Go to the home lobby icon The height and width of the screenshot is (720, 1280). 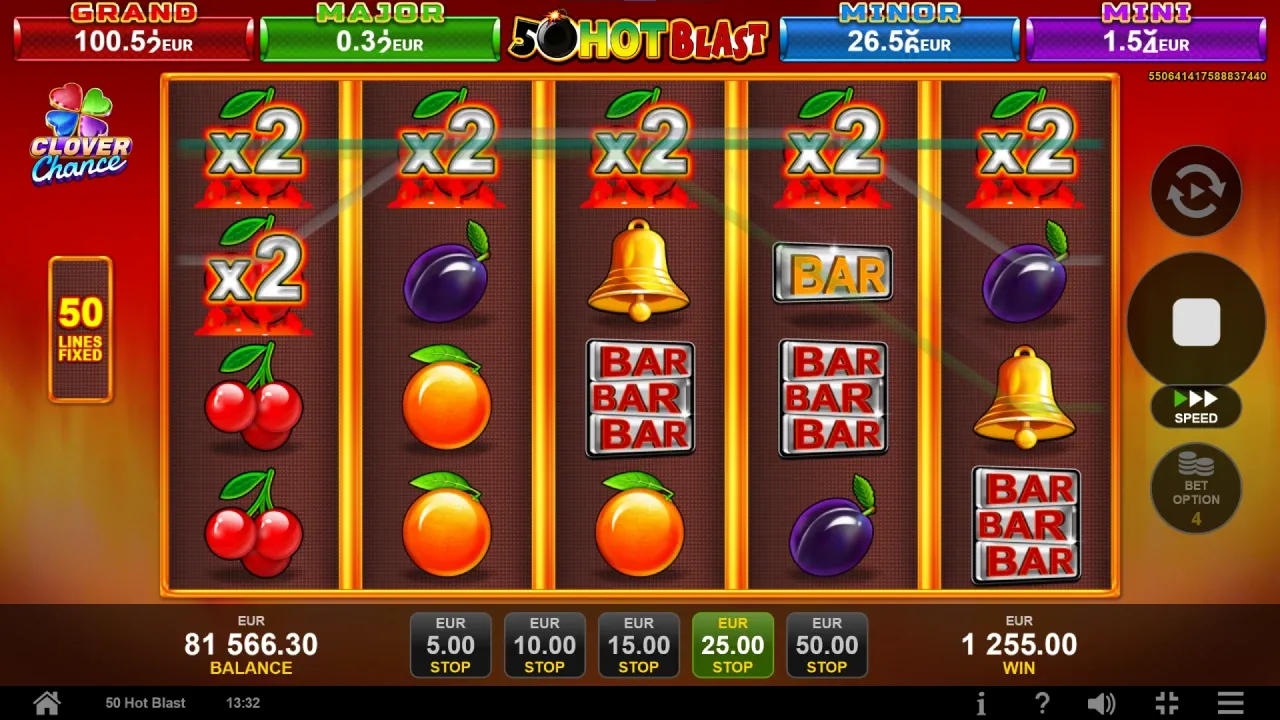(47, 703)
